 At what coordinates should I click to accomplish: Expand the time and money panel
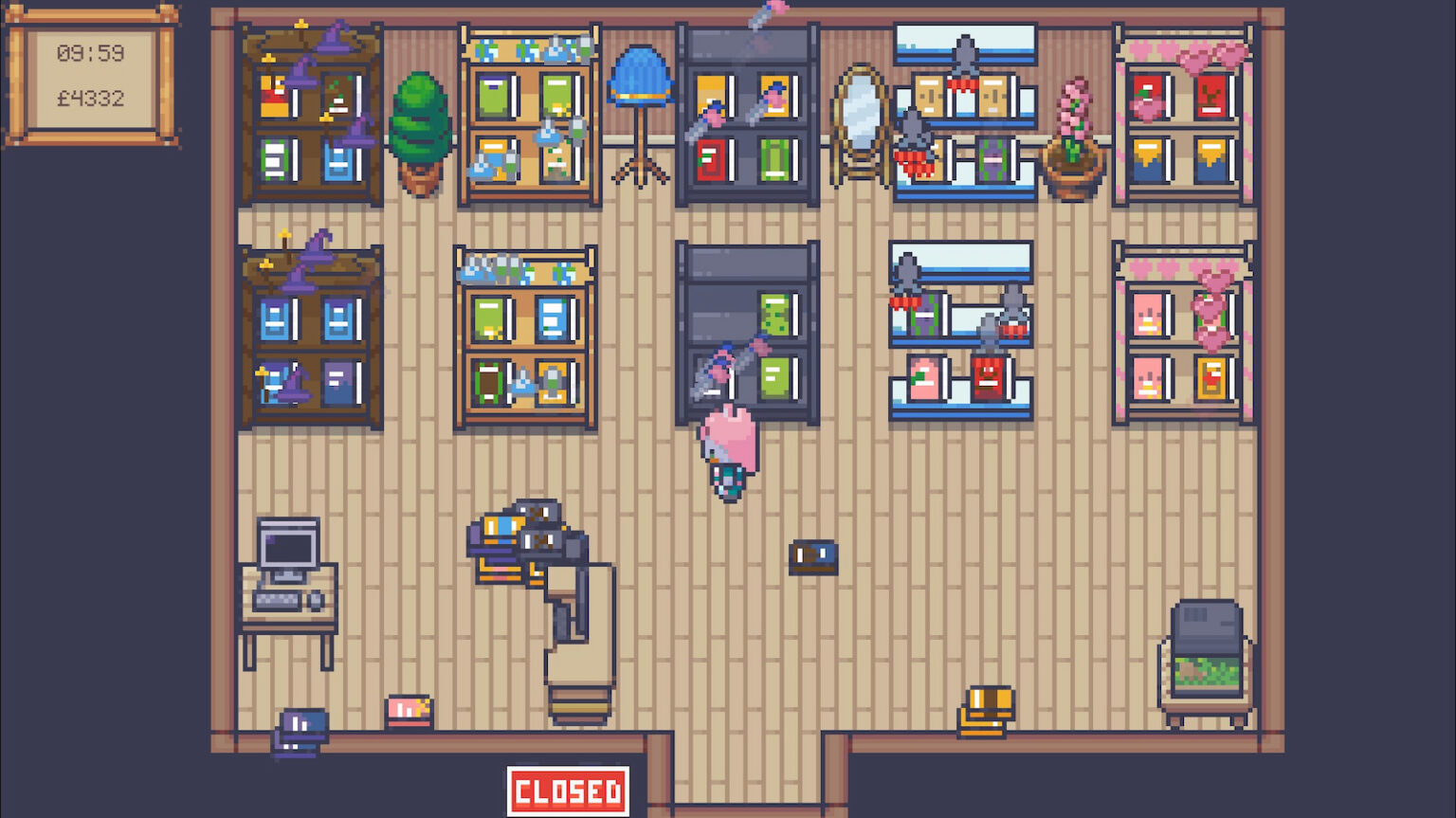(93, 76)
